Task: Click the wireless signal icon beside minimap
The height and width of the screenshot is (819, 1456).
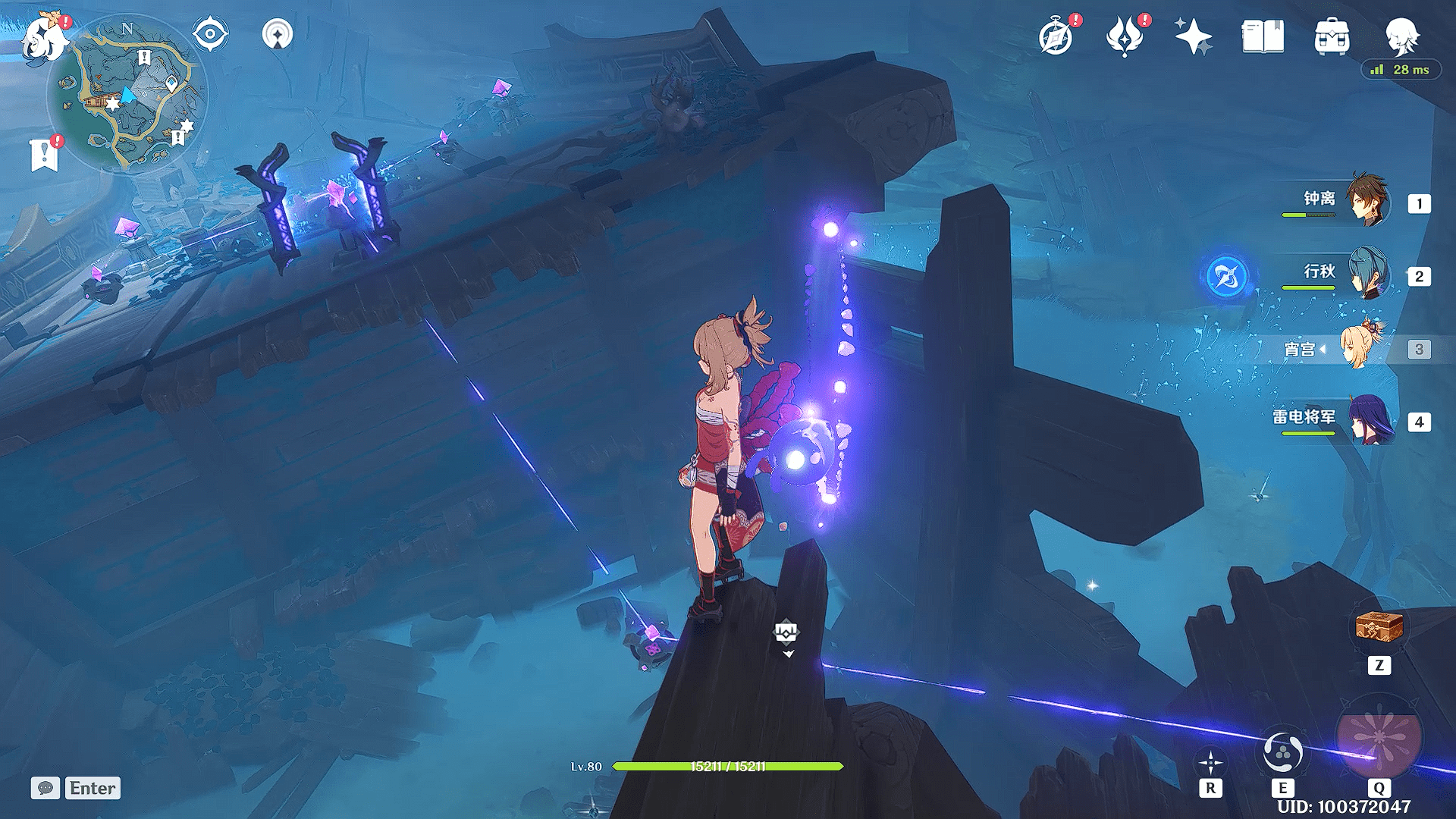Action: [278, 34]
